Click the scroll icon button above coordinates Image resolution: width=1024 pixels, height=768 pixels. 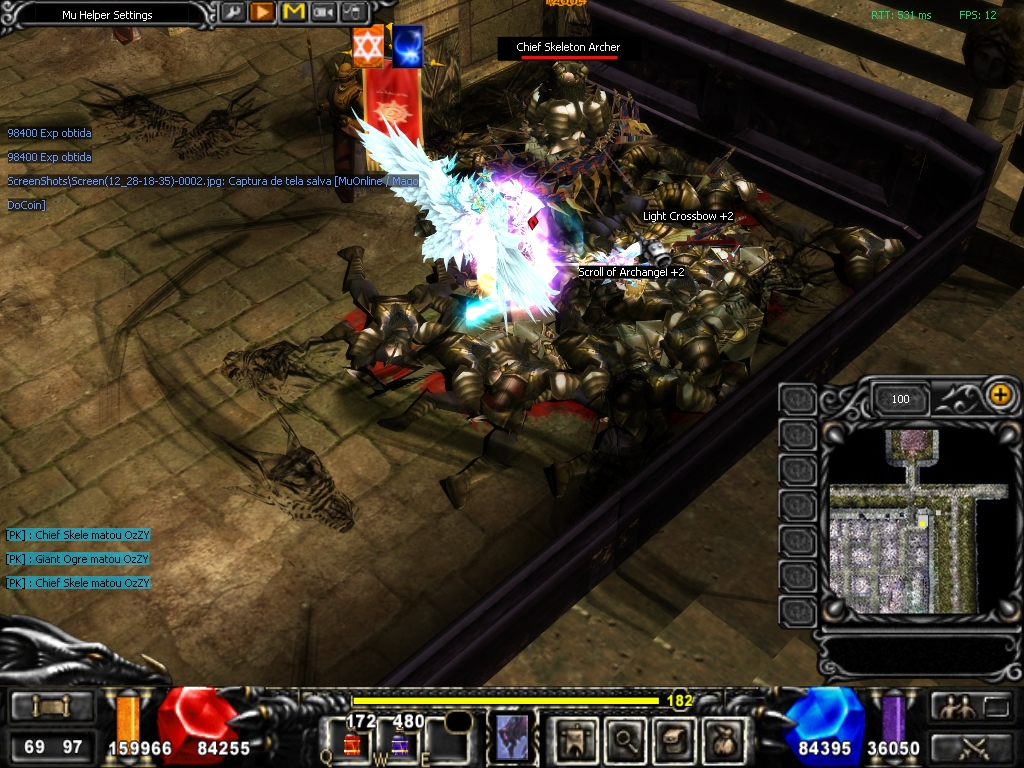[52, 707]
